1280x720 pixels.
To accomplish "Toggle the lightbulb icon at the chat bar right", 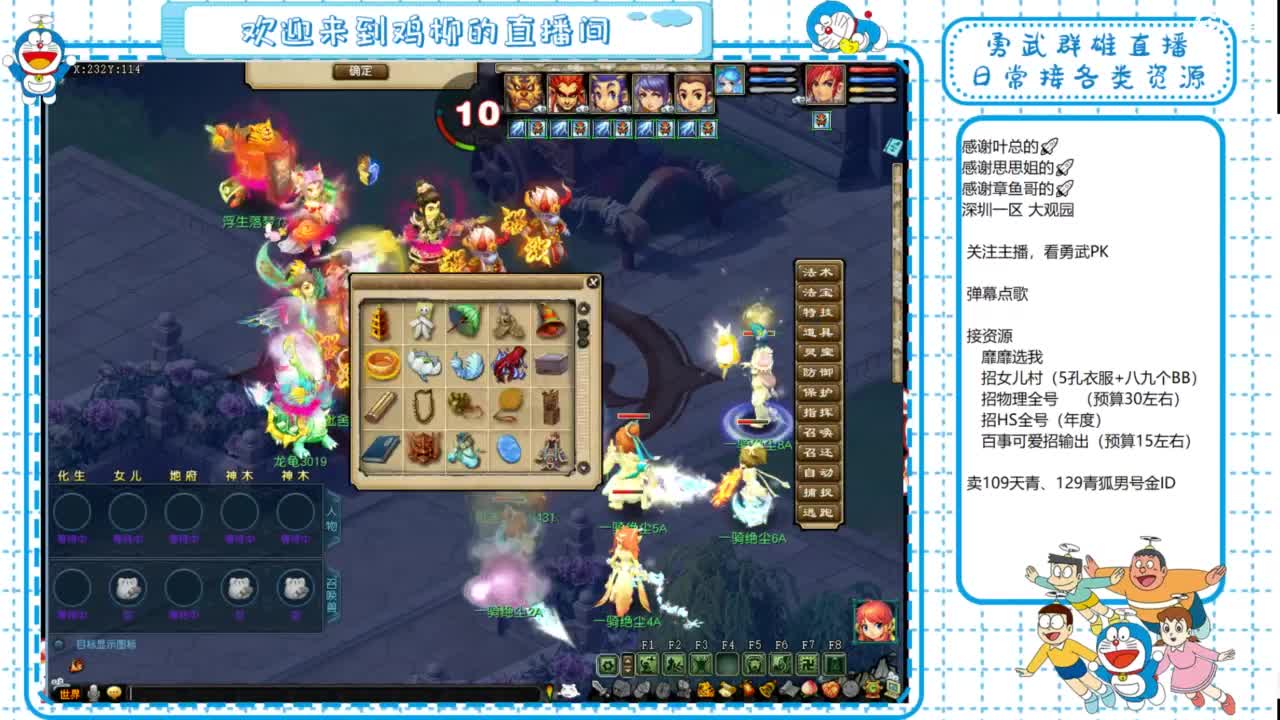I will pos(549,693).
